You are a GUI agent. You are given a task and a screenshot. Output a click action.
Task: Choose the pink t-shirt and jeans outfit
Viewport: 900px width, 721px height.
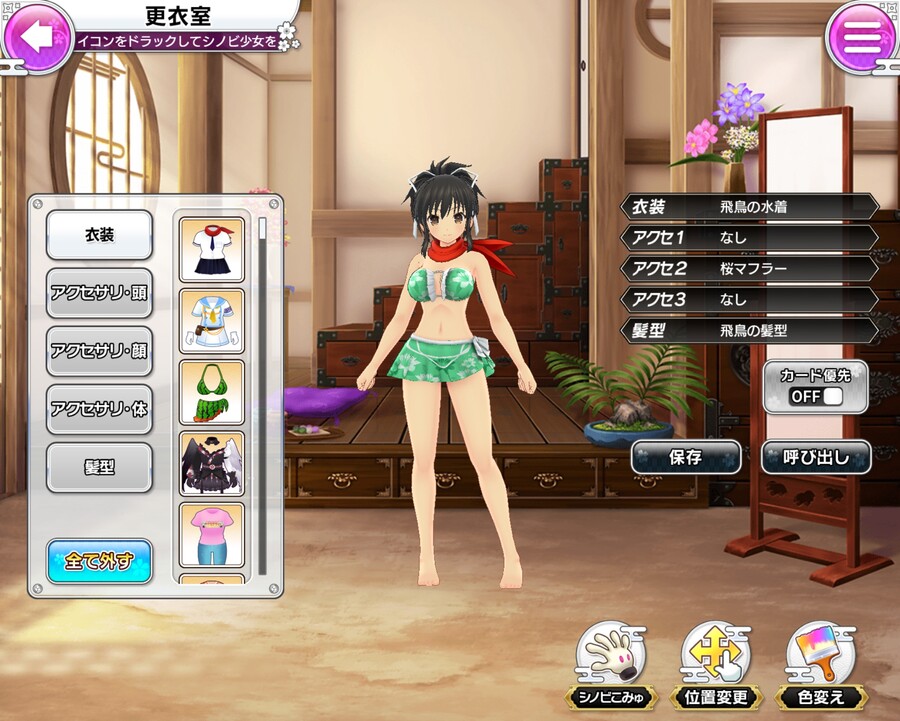tap(212, 534)
